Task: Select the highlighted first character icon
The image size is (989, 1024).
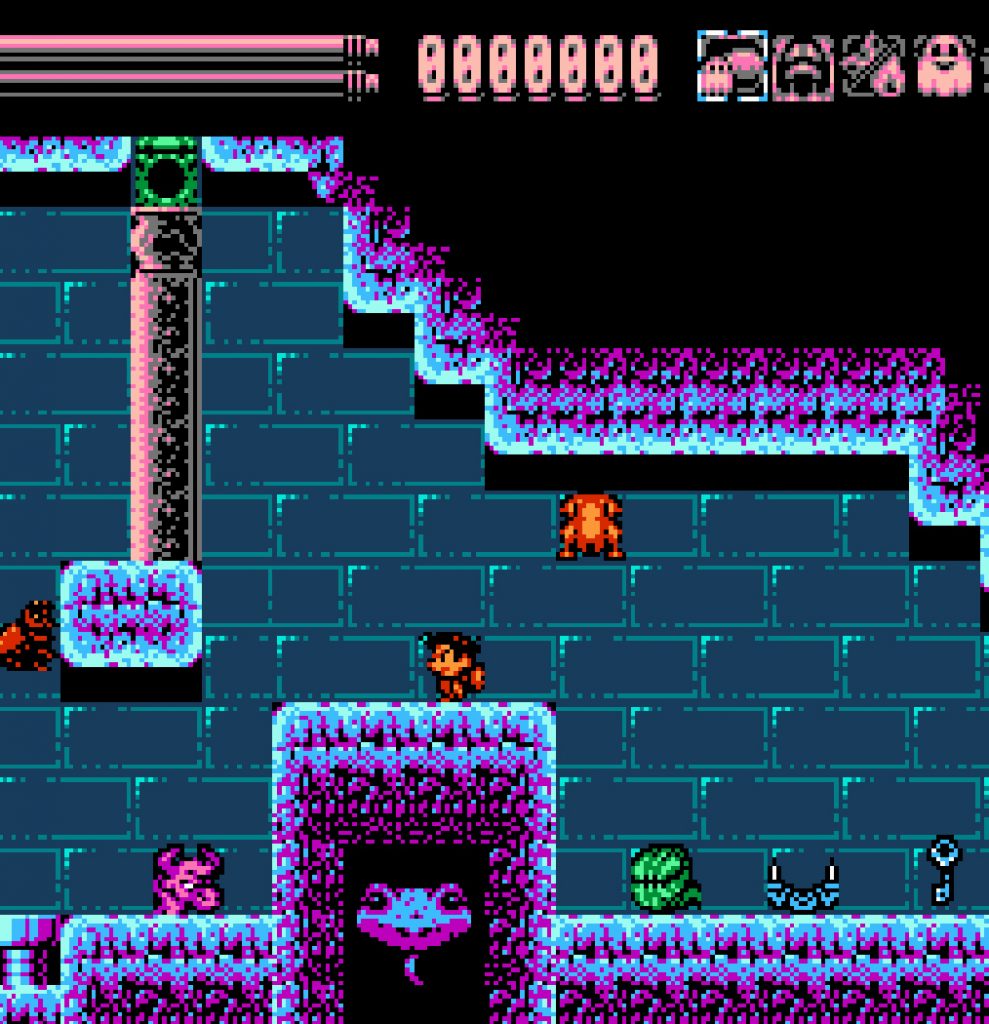Action: pyautogui.click(x=732, y=67)
